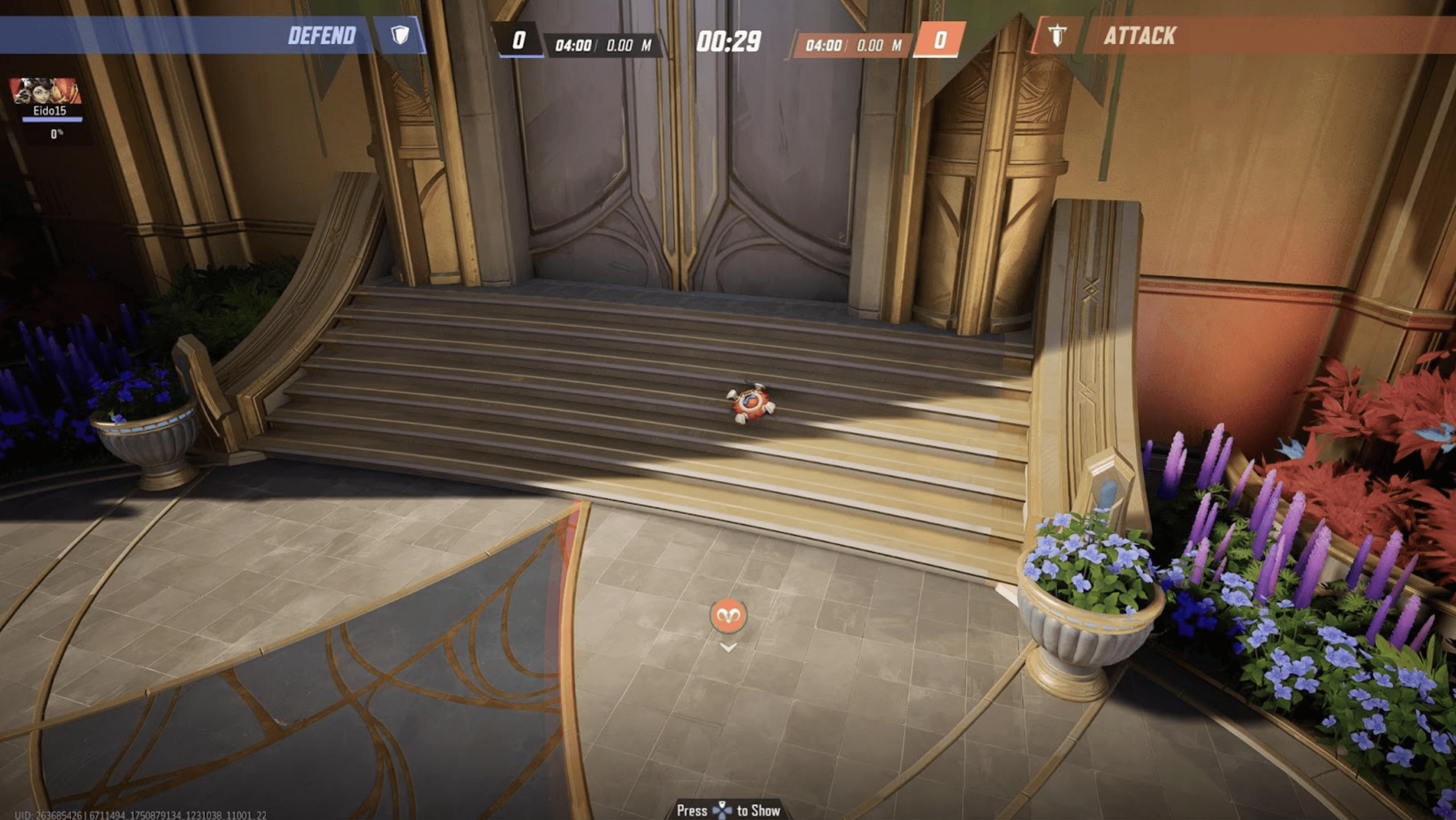Image resolution: width=1456 pixels, height=820 pixels.
Task: Click the Attack team sword icon
Action: pos(1057,36)
